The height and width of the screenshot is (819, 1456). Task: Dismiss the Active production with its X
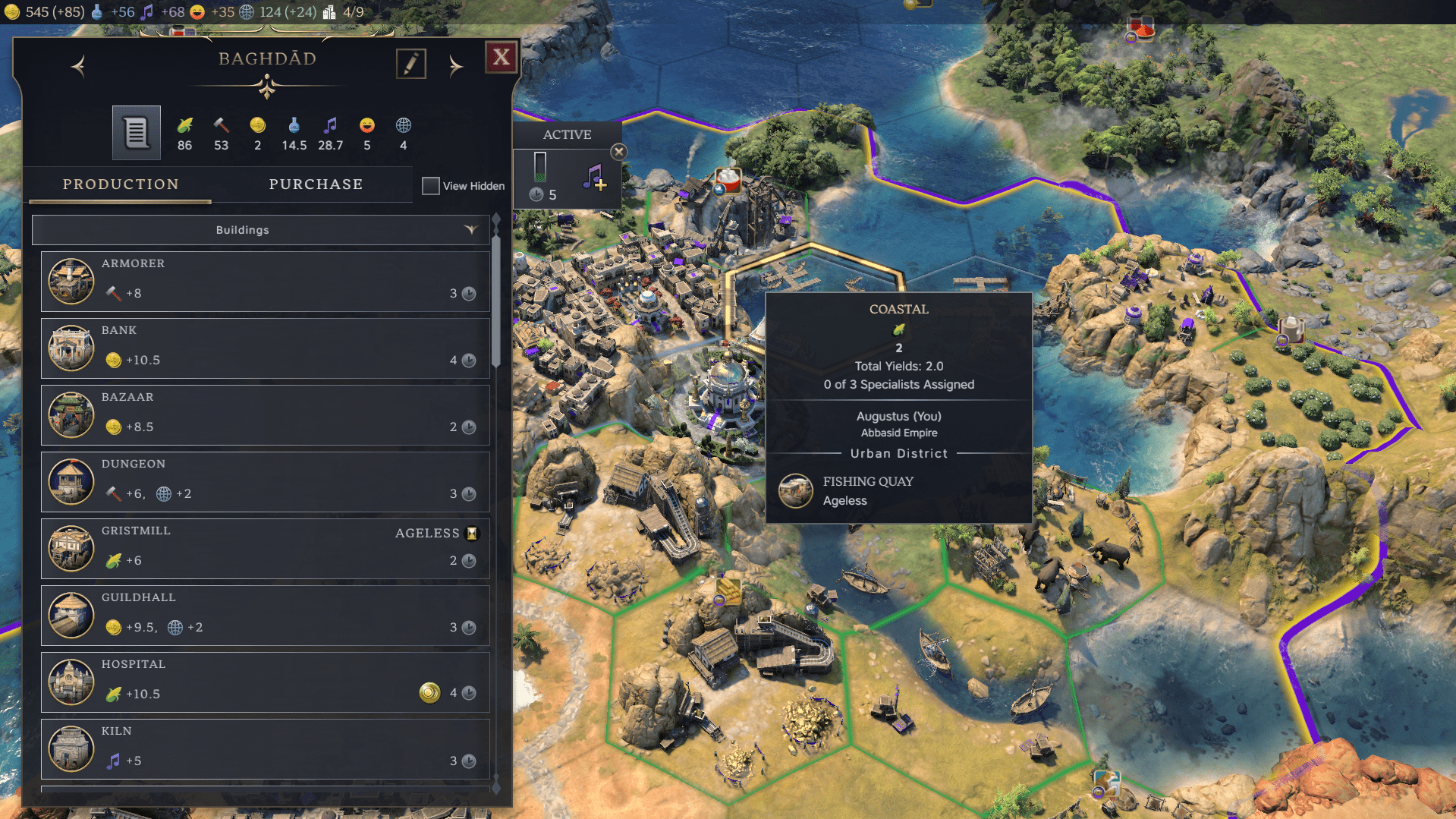pos(618,151)
